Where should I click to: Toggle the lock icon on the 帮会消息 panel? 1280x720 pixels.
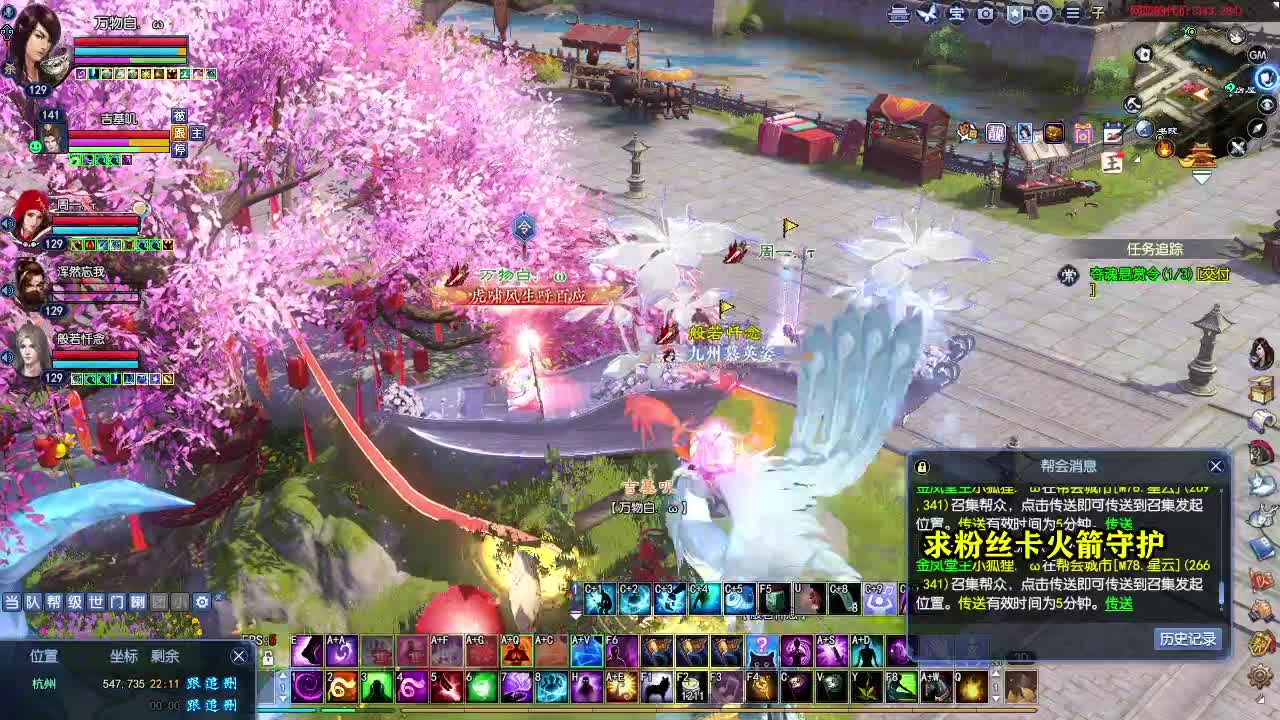point(922,467)
